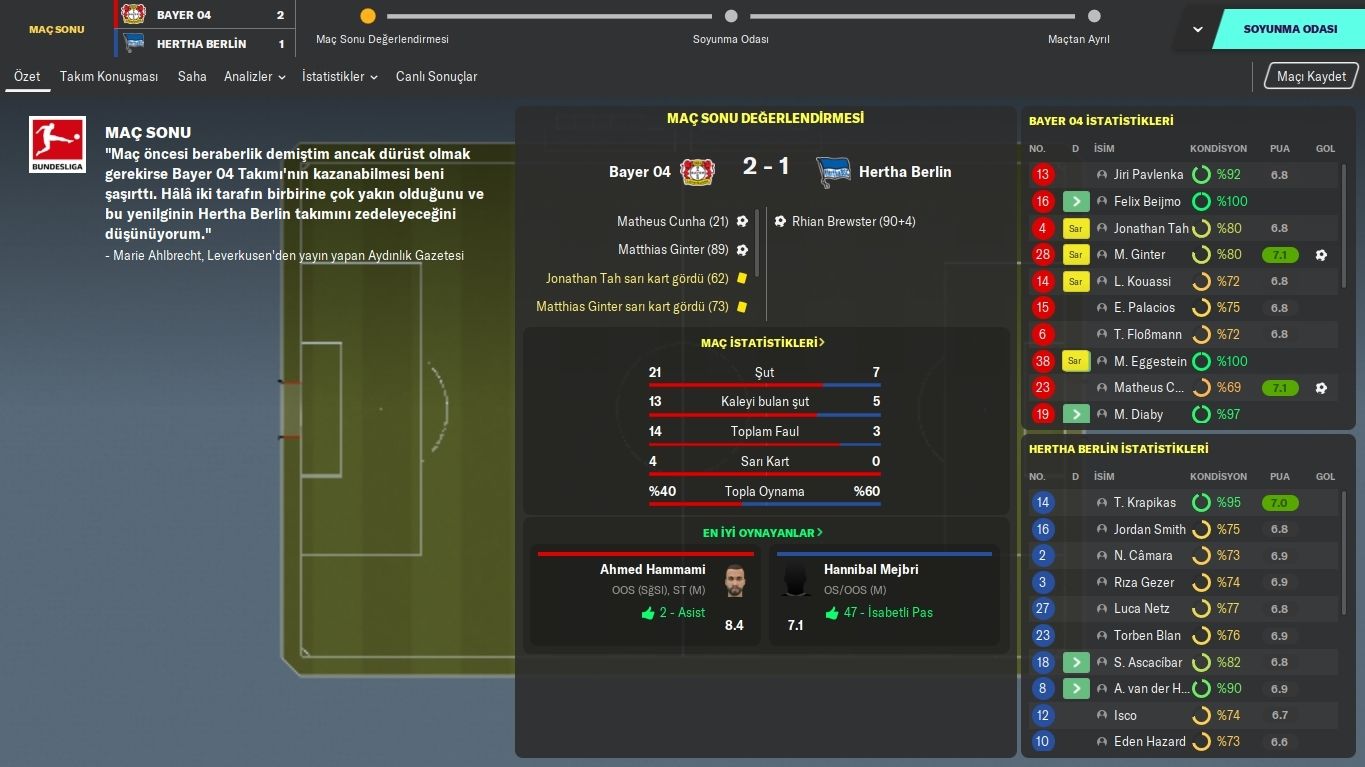Select the Özet tab
The height and width of the screenshot is (767, 1365).
click(x=27, y=76)
